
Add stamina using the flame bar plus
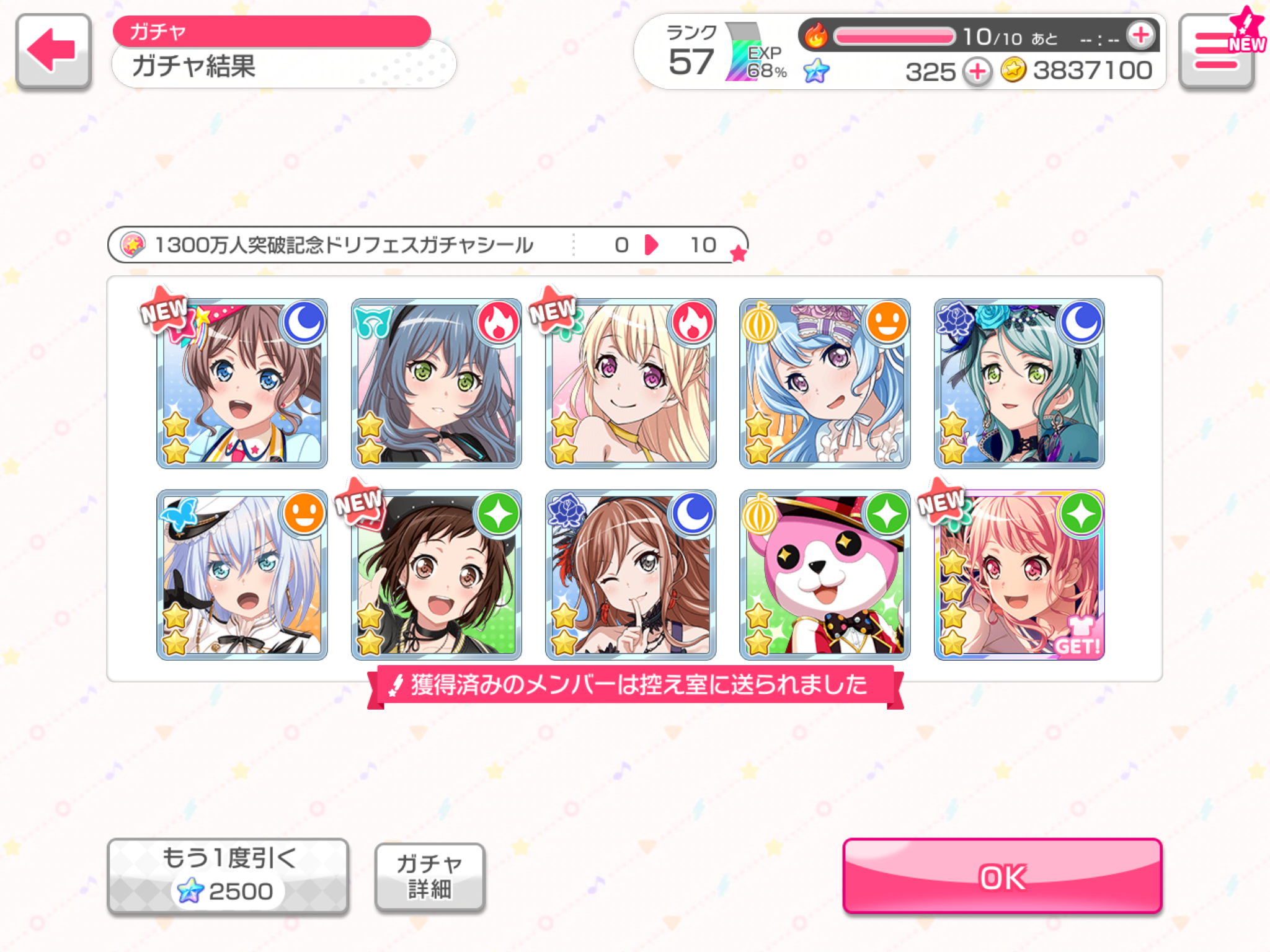coord(1141,35)
